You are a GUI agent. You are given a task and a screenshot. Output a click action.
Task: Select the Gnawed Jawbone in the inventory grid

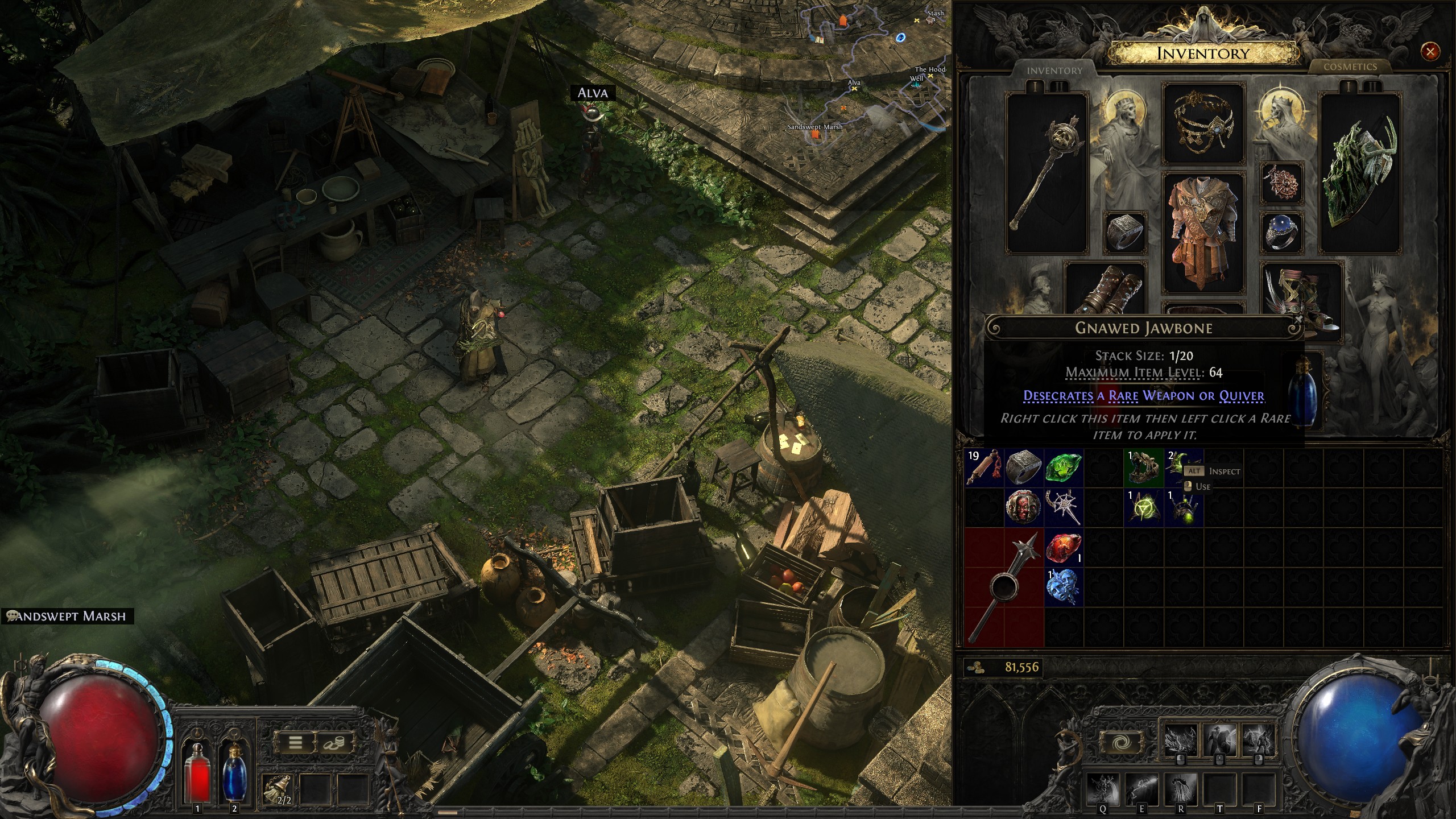tap(1143, 468)
